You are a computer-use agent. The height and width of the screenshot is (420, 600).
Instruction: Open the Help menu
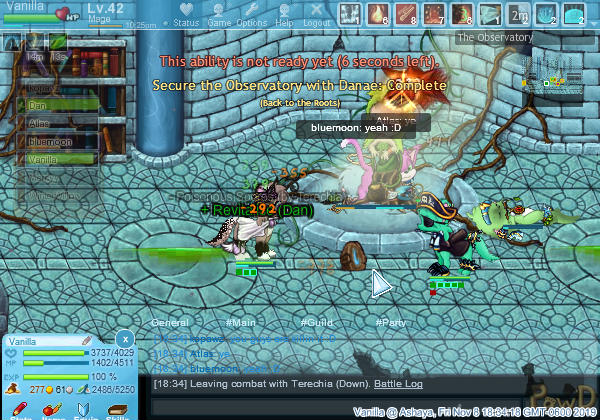click(x=284, y=21)
